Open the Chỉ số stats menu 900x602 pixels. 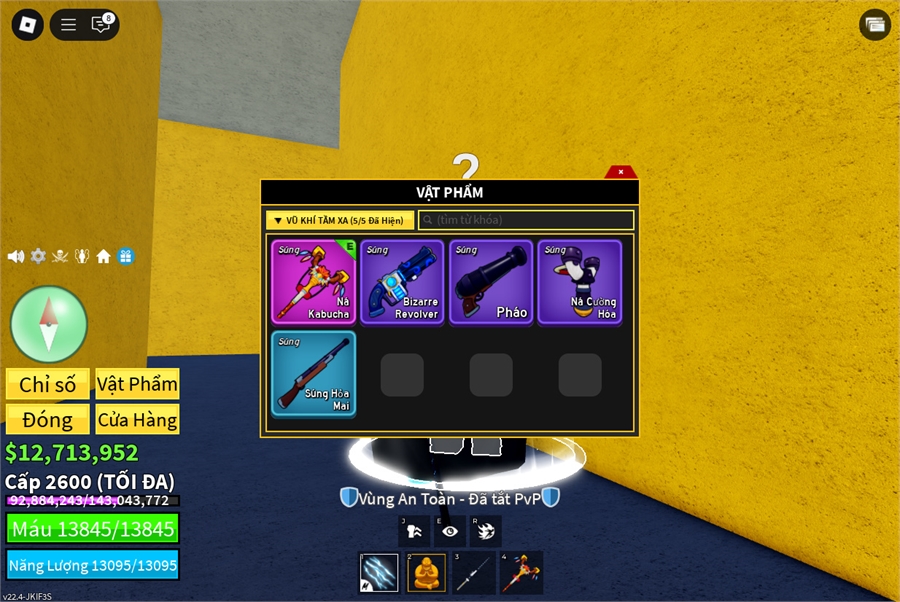[48, 384]
